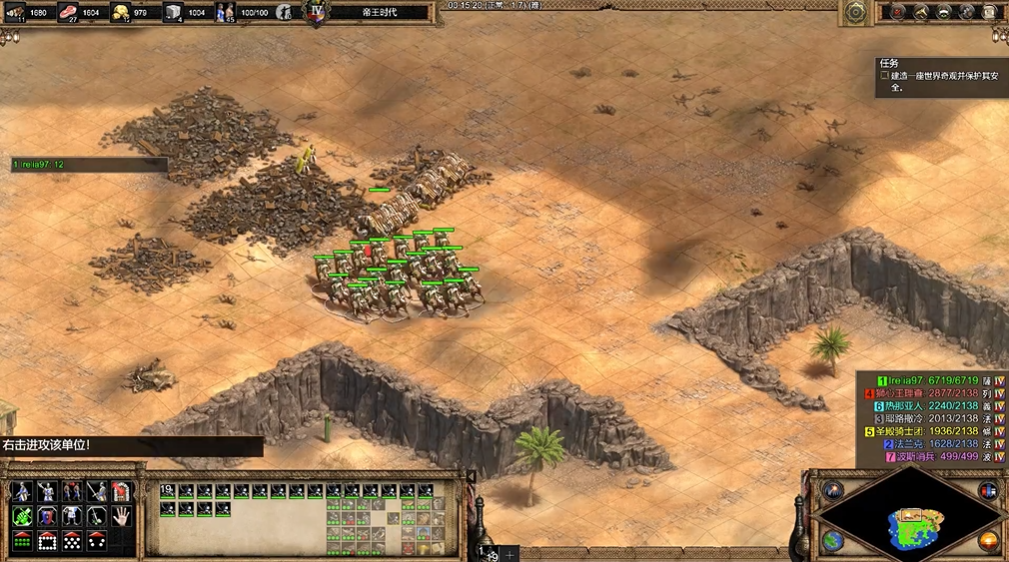Click the globe button beside minimap
This screenshot has height=562, width=1009.
coord(832,541)
